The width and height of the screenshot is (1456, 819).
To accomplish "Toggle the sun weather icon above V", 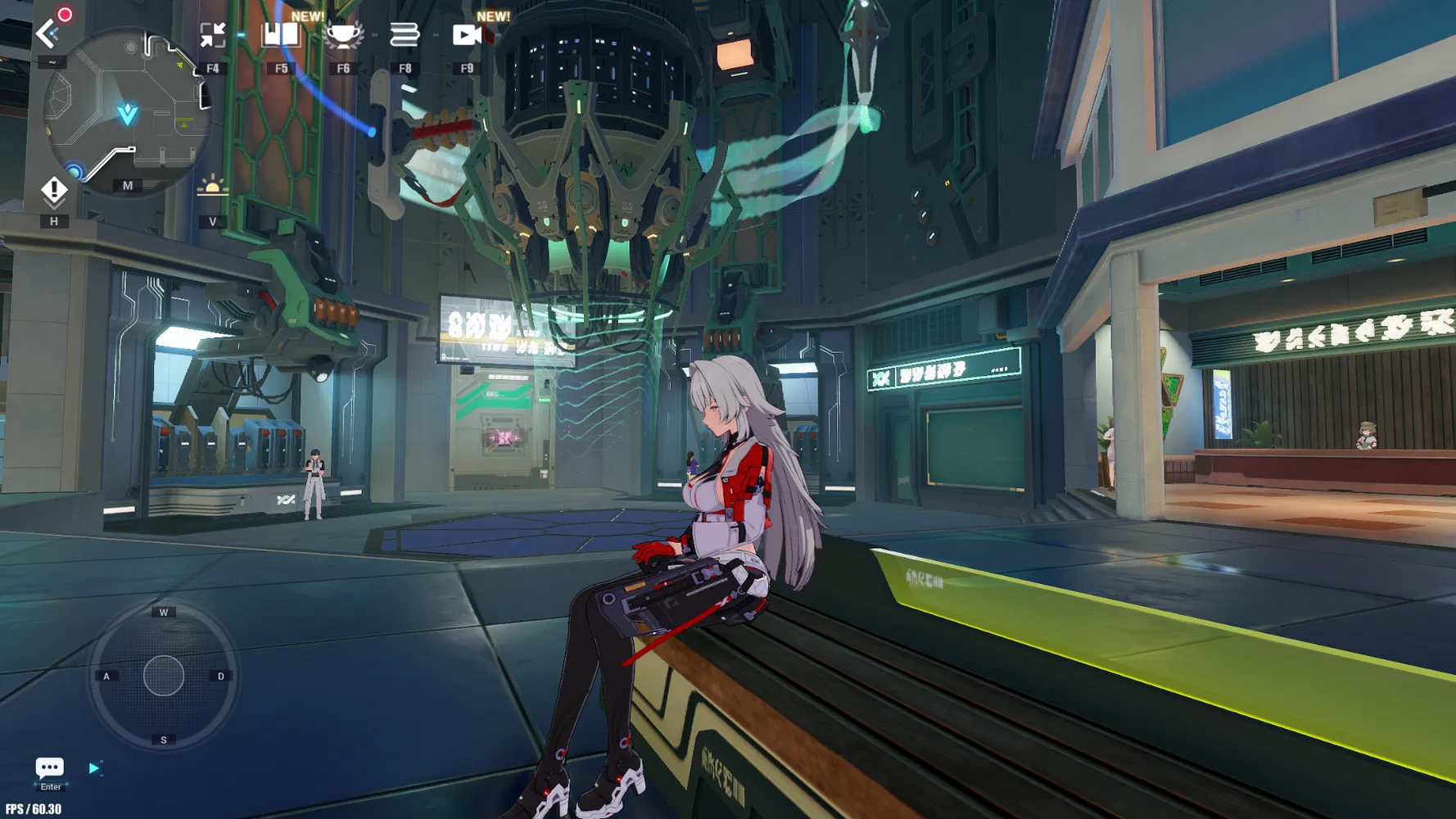I will click(214, 185).
